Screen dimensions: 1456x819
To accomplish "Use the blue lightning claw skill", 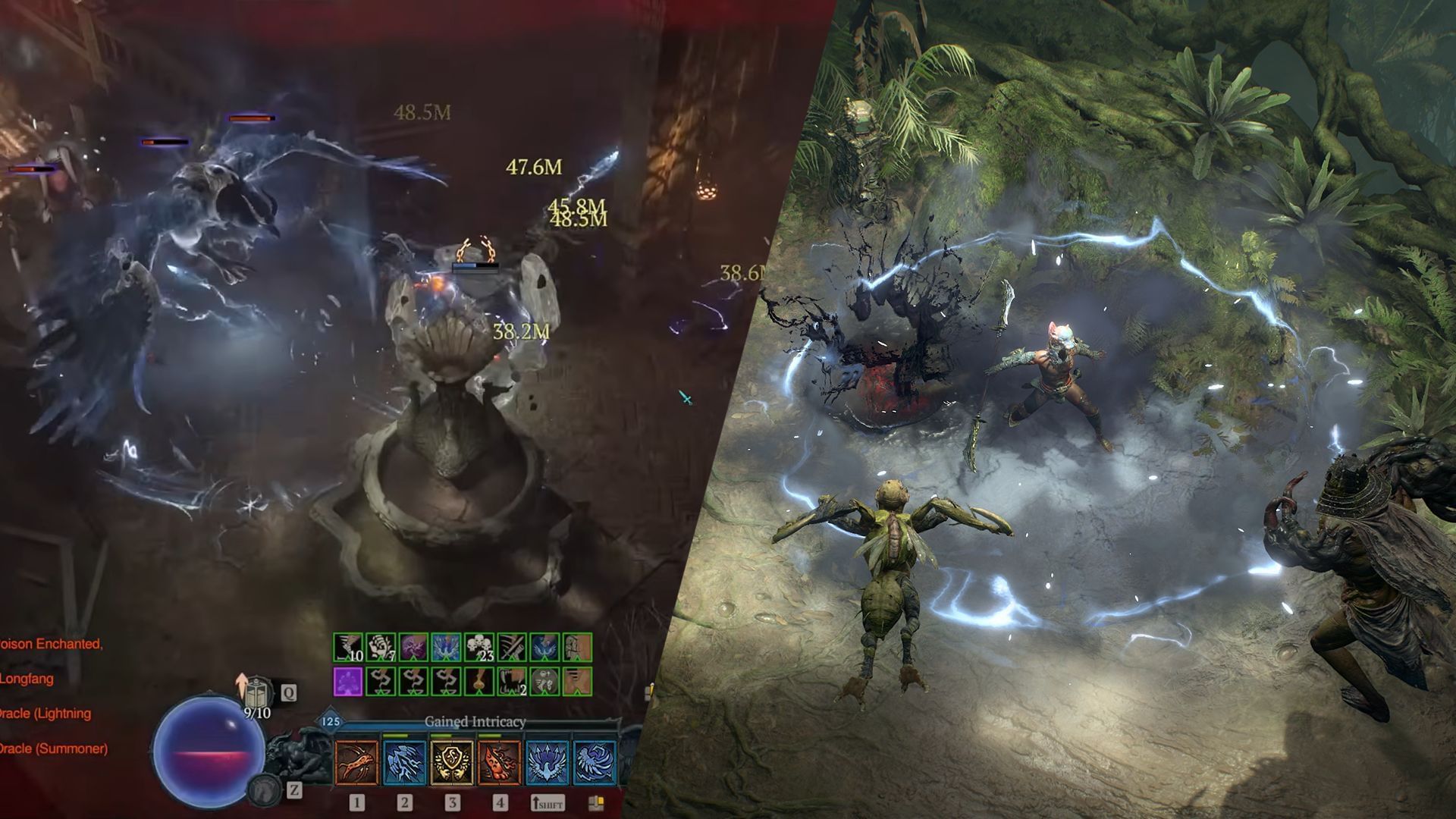I will [404, 762].
